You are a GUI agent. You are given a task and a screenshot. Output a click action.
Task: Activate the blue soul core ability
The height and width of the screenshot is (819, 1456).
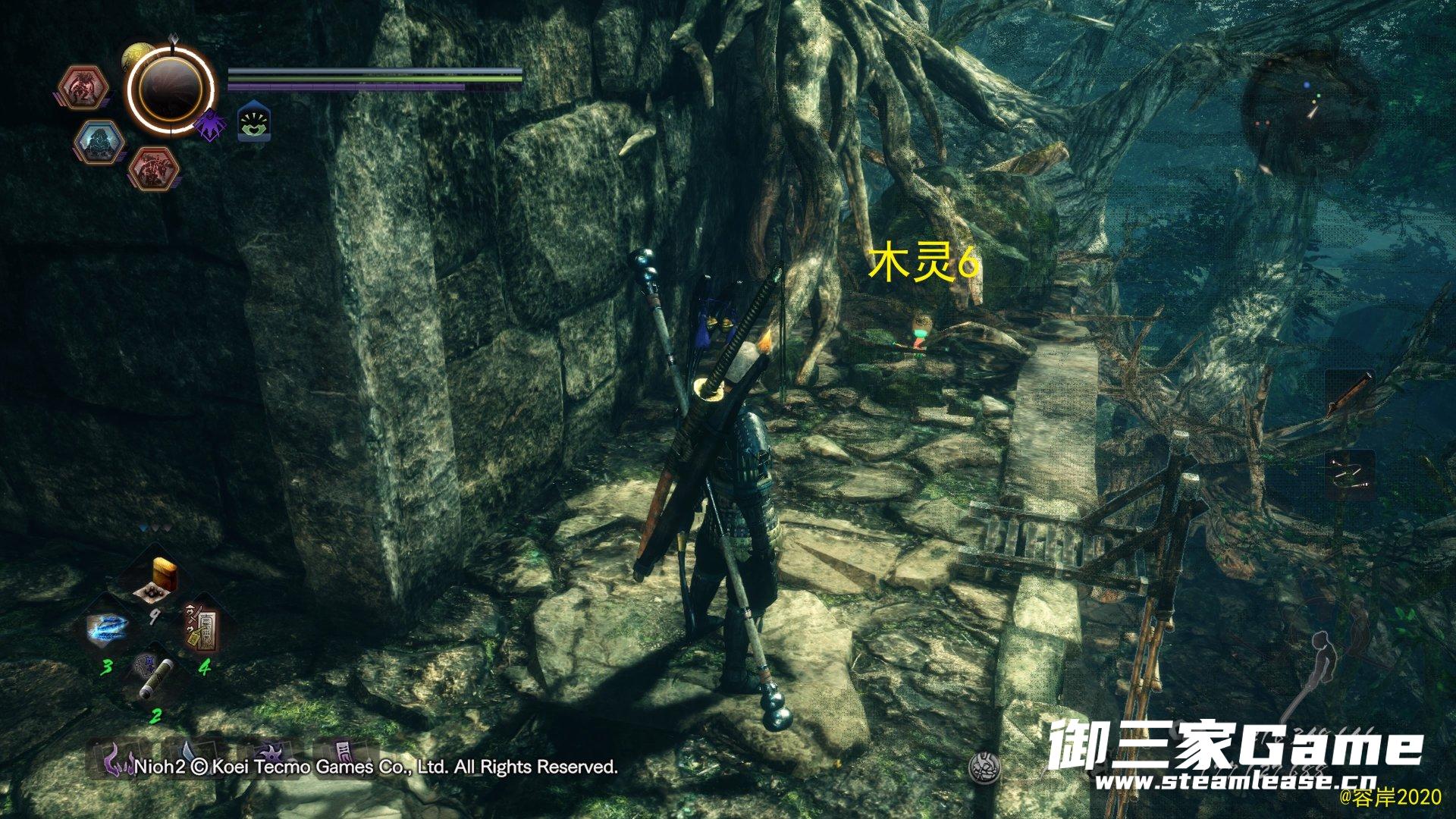tap(99, 143)
